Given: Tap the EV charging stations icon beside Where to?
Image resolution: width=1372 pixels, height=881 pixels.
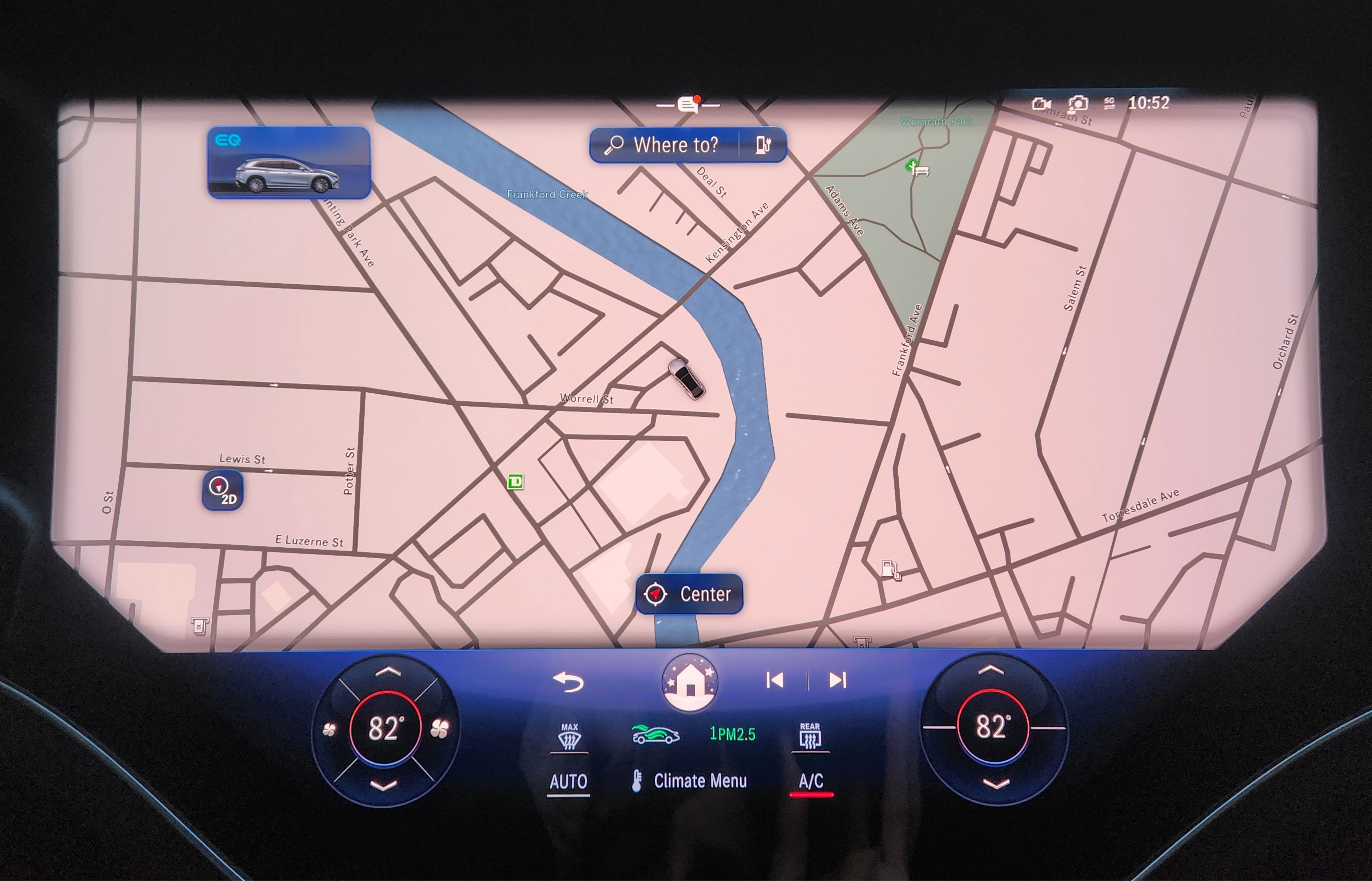Looking at the screenshot, I should pyautogui.click(x=766, y=145).
